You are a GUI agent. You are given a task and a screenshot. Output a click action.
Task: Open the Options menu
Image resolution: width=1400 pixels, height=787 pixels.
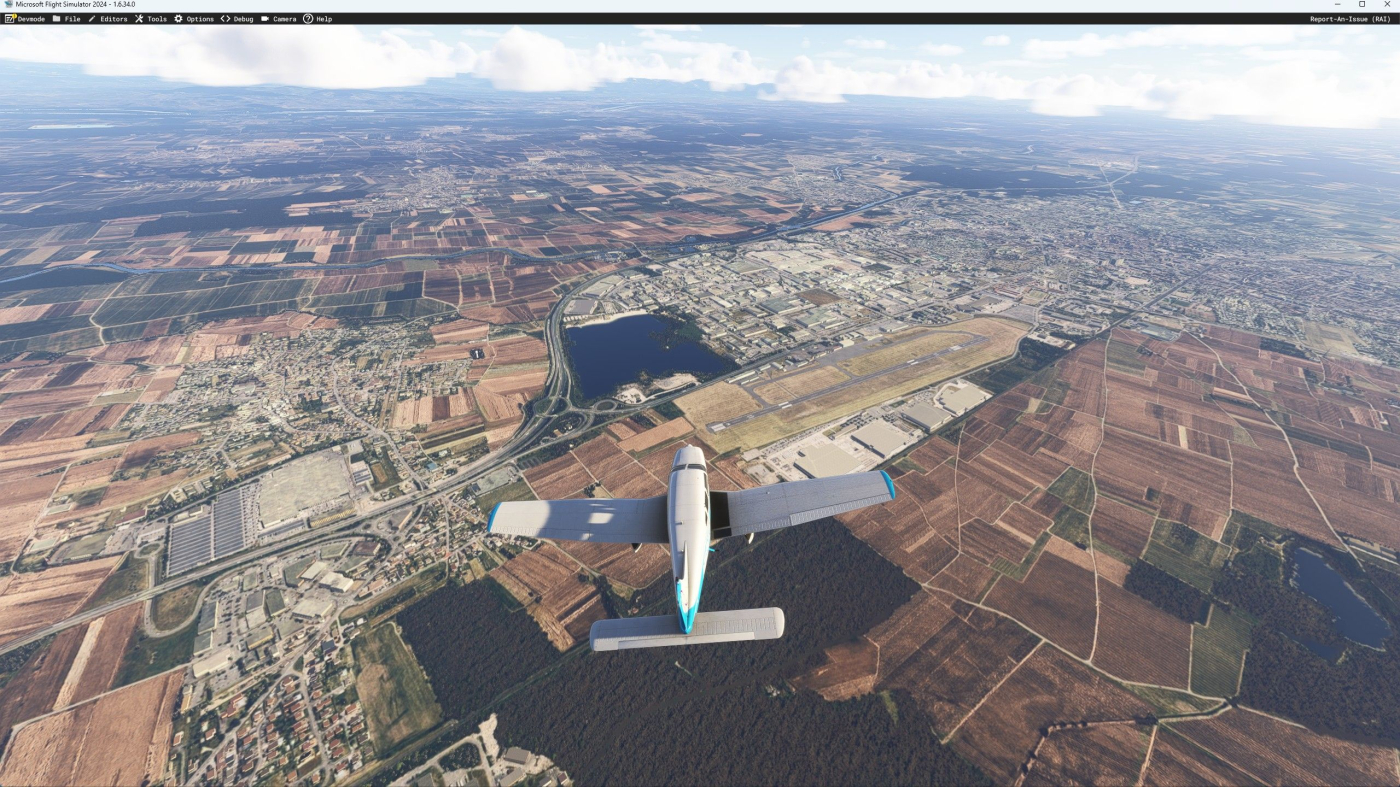194,19
